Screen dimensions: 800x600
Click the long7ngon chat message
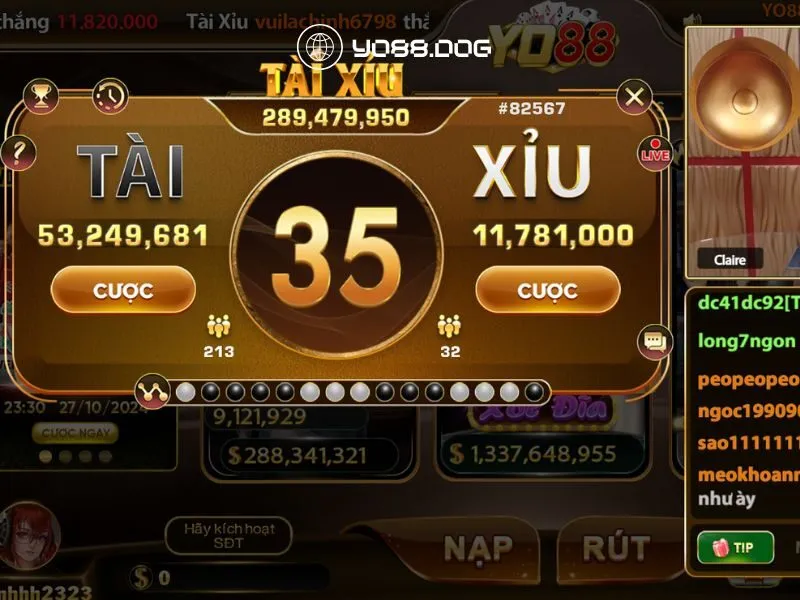[x=747, y=341]
